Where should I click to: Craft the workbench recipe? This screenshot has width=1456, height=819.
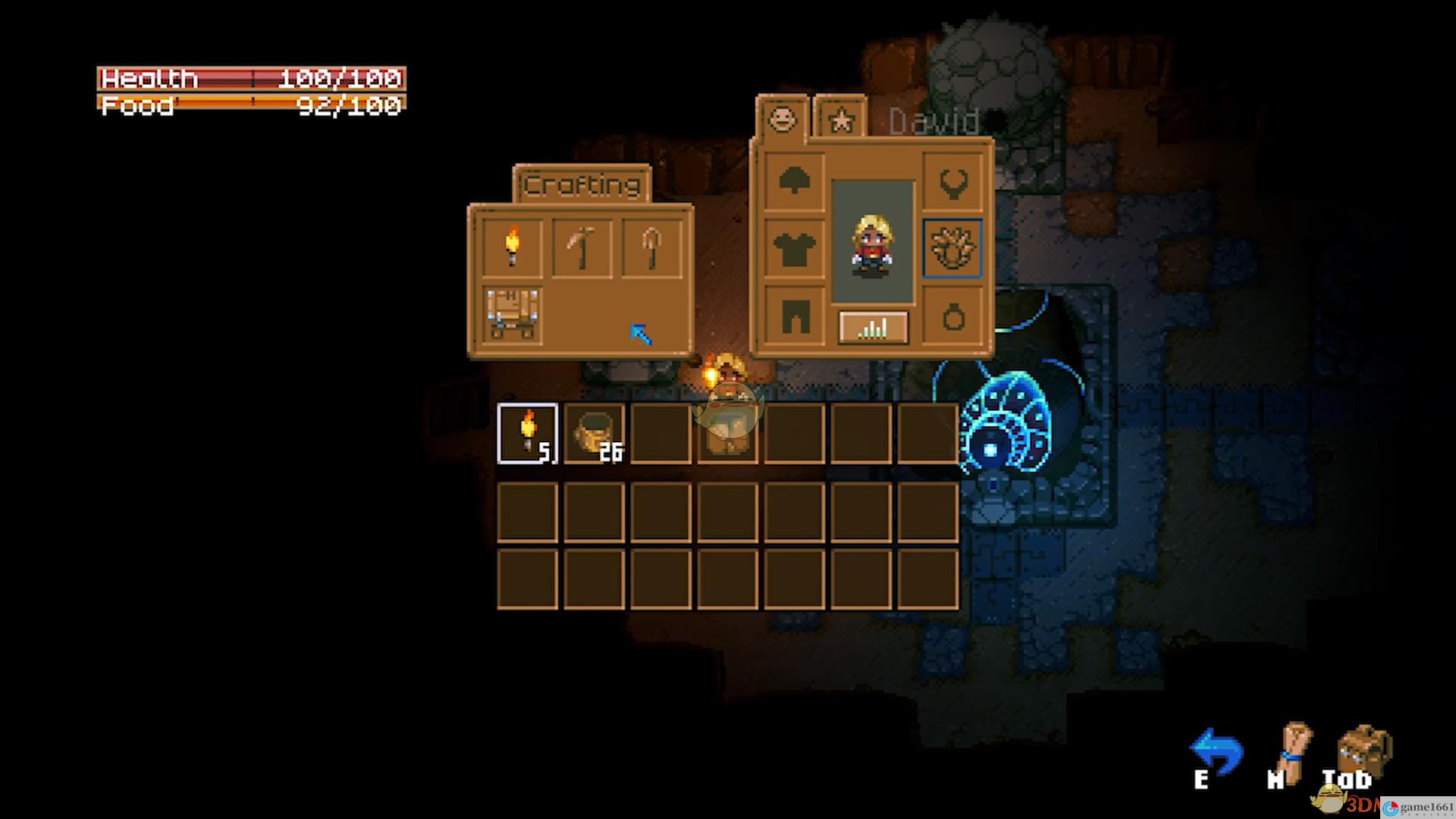tap(513, 313)
